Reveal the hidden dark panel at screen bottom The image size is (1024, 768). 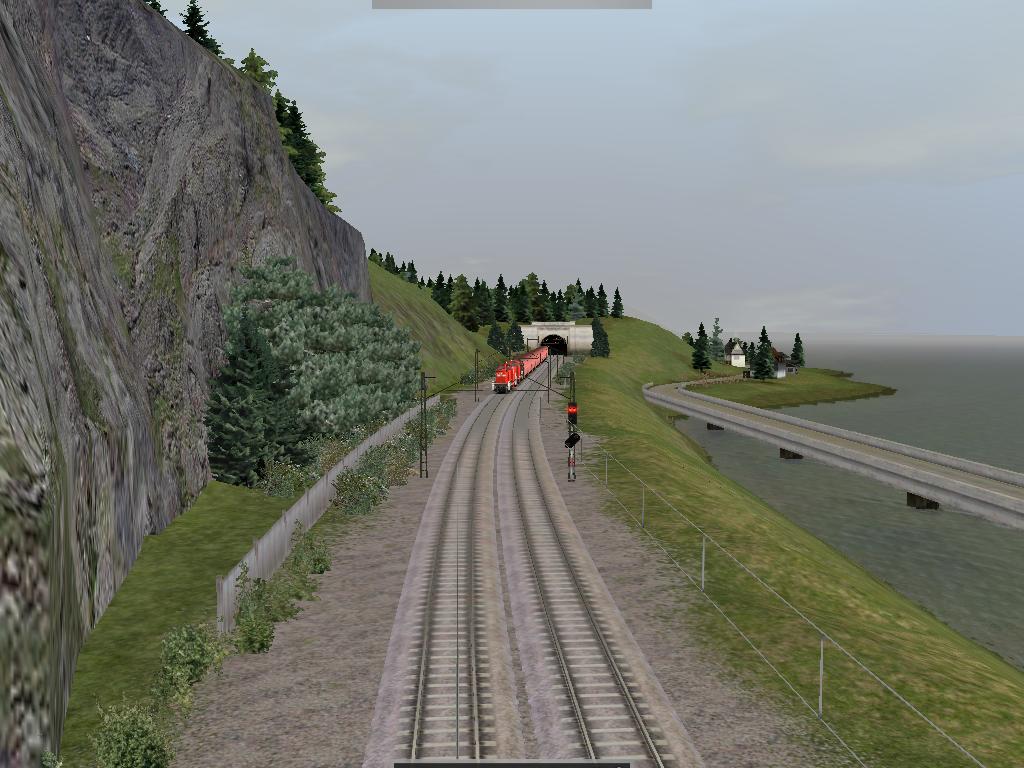coord(511,764)
